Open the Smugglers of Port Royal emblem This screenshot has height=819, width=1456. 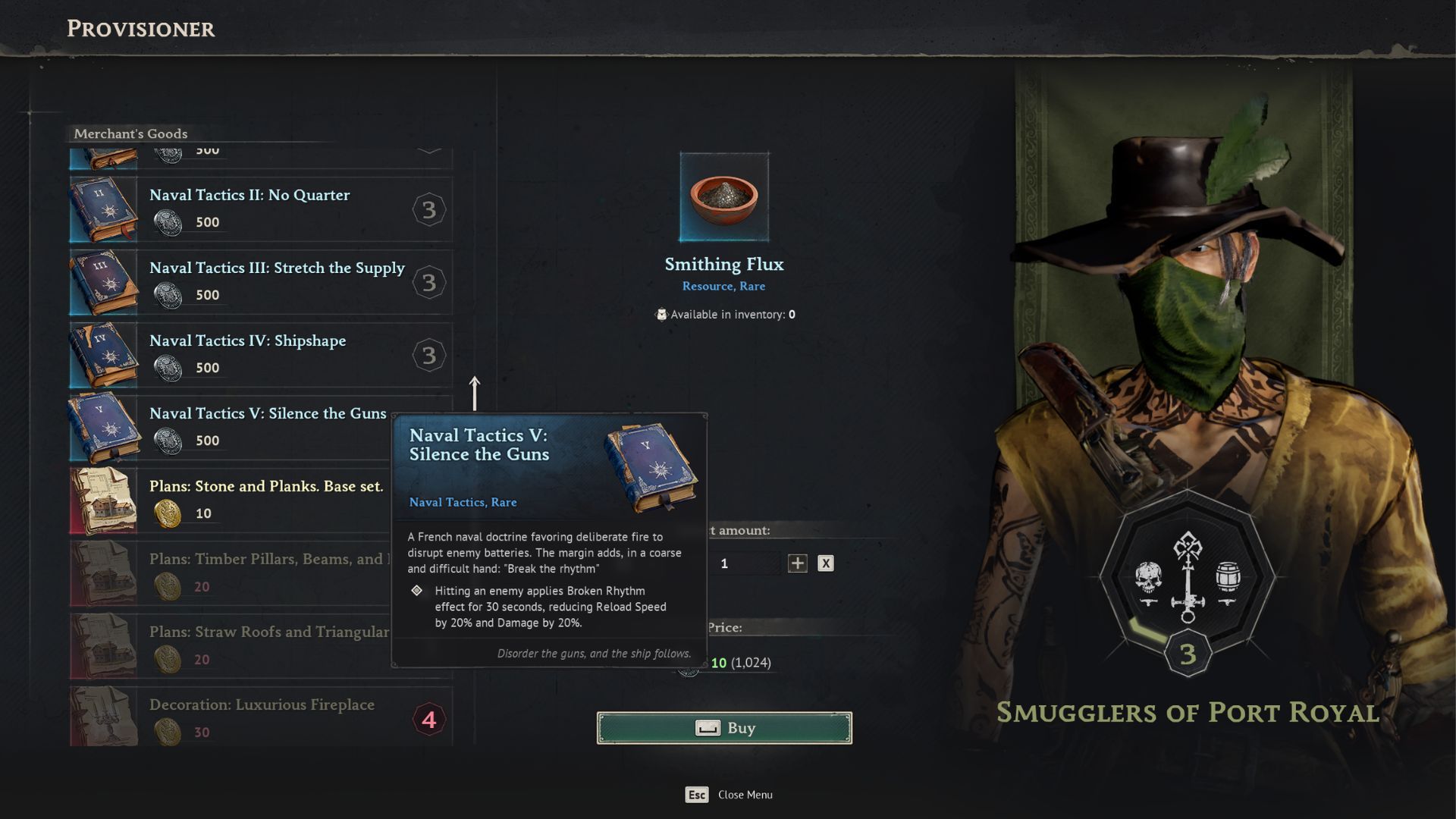coord(1188,580)
